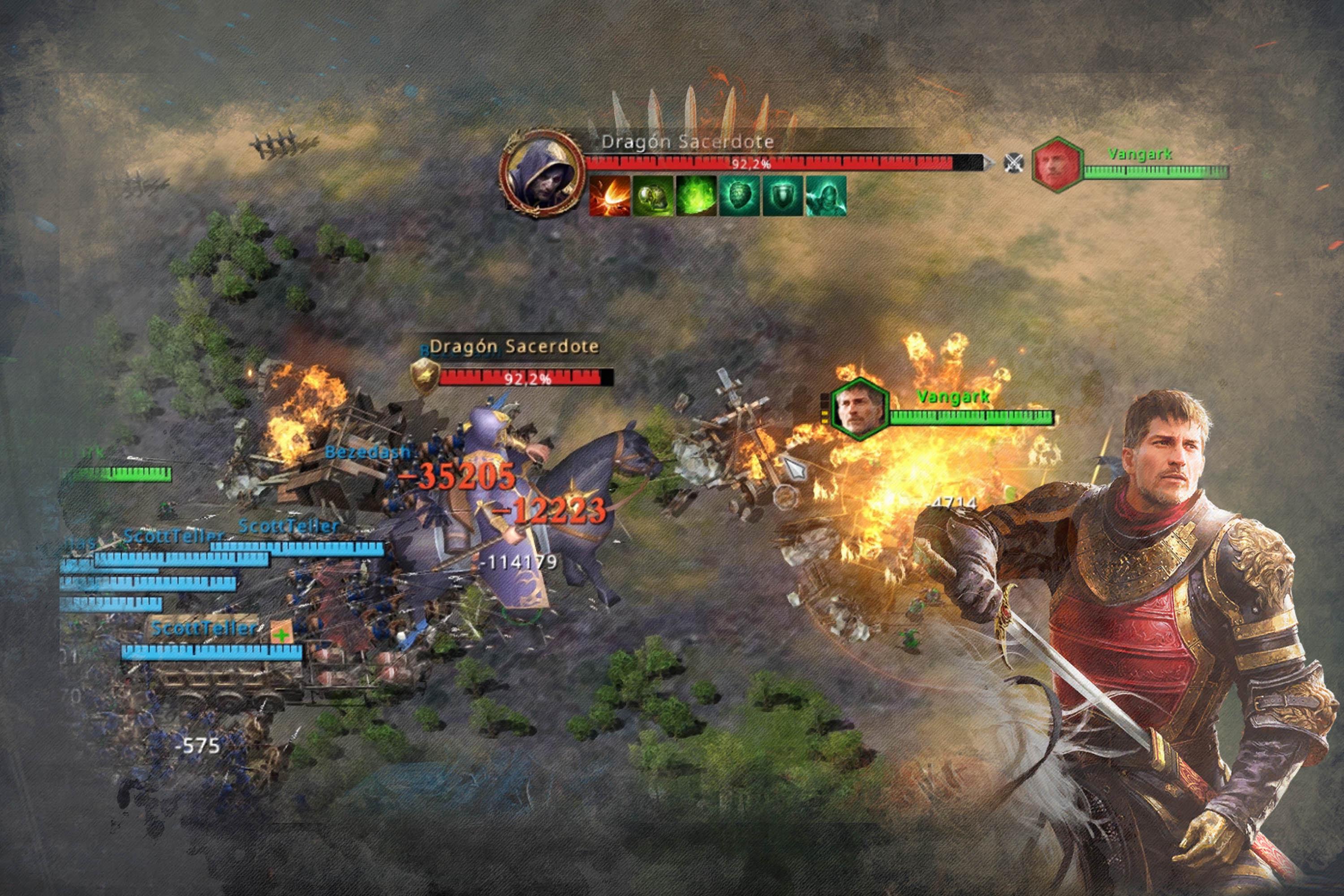Inspect the green helmets buff icon
Screen dimensions: 1344x896
(653, 195)
